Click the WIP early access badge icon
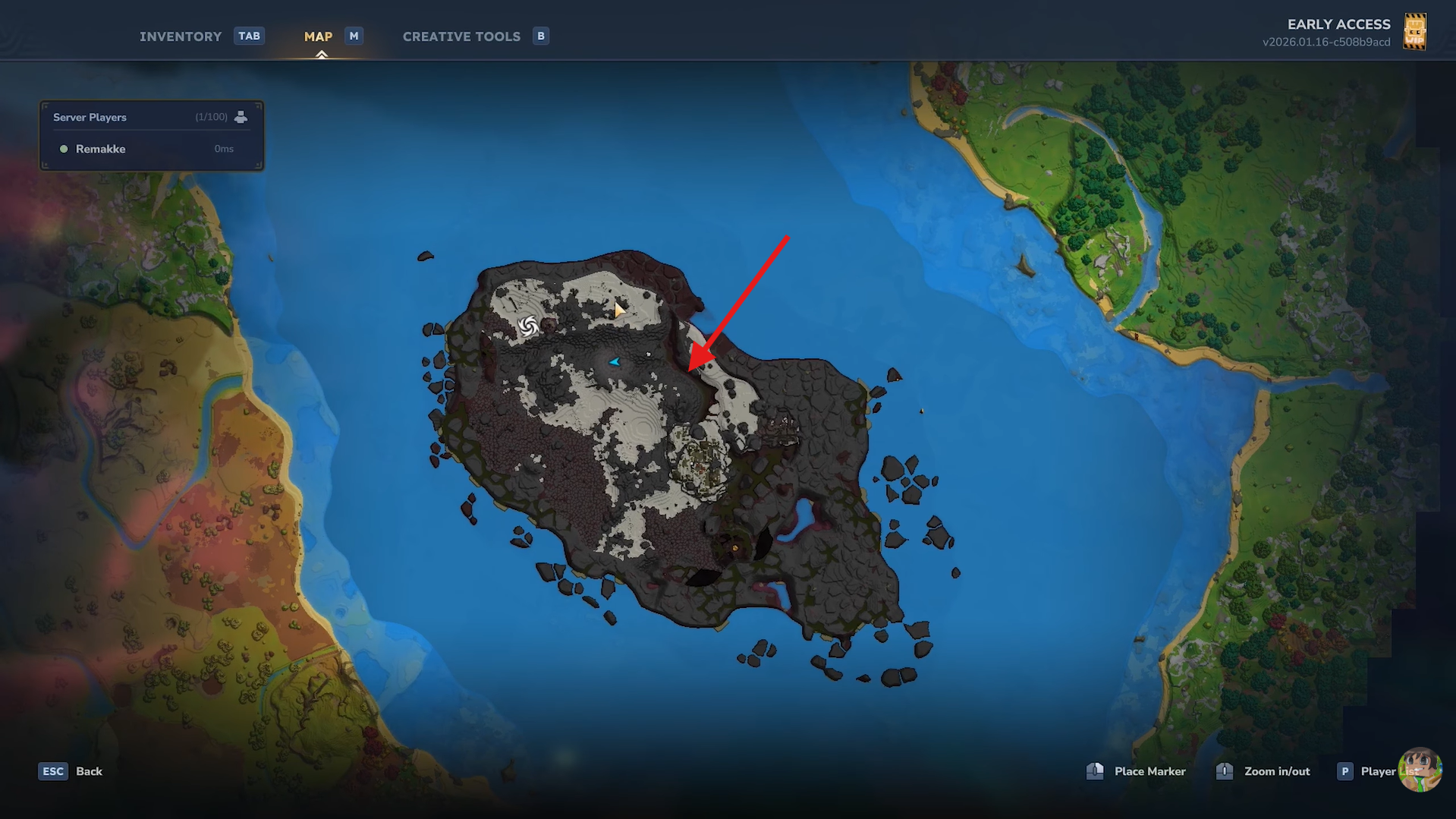Image resolution: width=1456 pixels, height=819 pixels. click(x=1416, y=32)
